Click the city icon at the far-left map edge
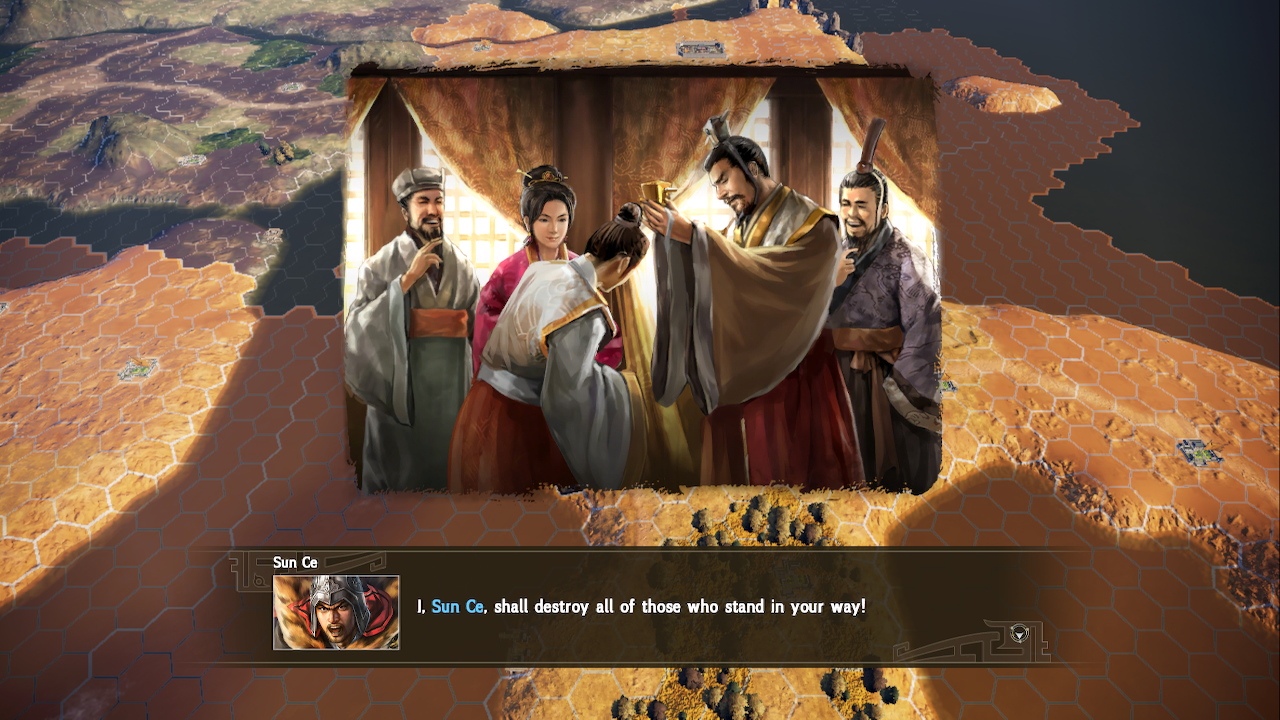This screenshot has width=1280, height=720. tap(4, 305)
